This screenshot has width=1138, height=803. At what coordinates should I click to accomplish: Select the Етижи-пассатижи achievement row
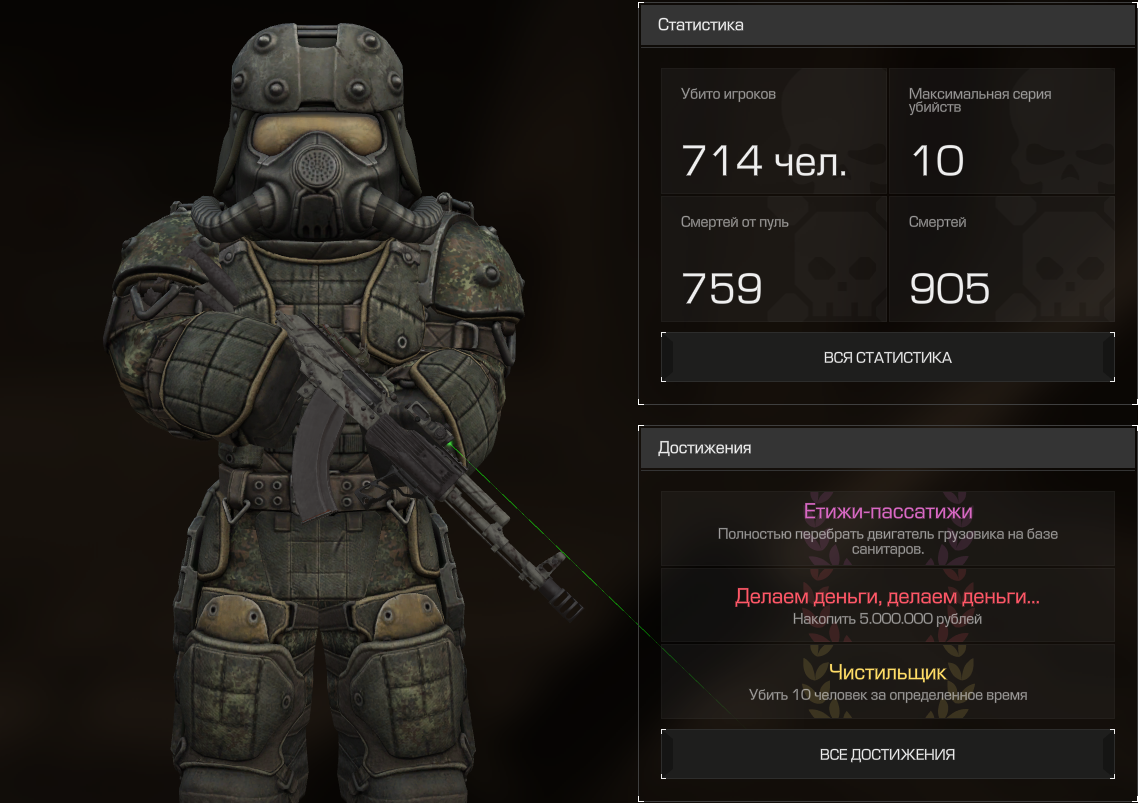pyautogui.click(x=887, y=527)
